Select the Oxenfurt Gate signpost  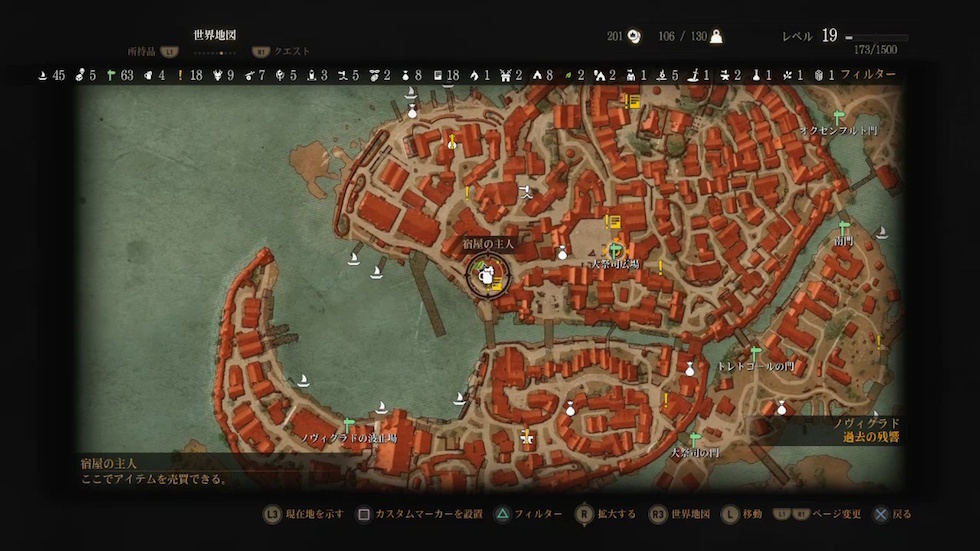[838, 117]
